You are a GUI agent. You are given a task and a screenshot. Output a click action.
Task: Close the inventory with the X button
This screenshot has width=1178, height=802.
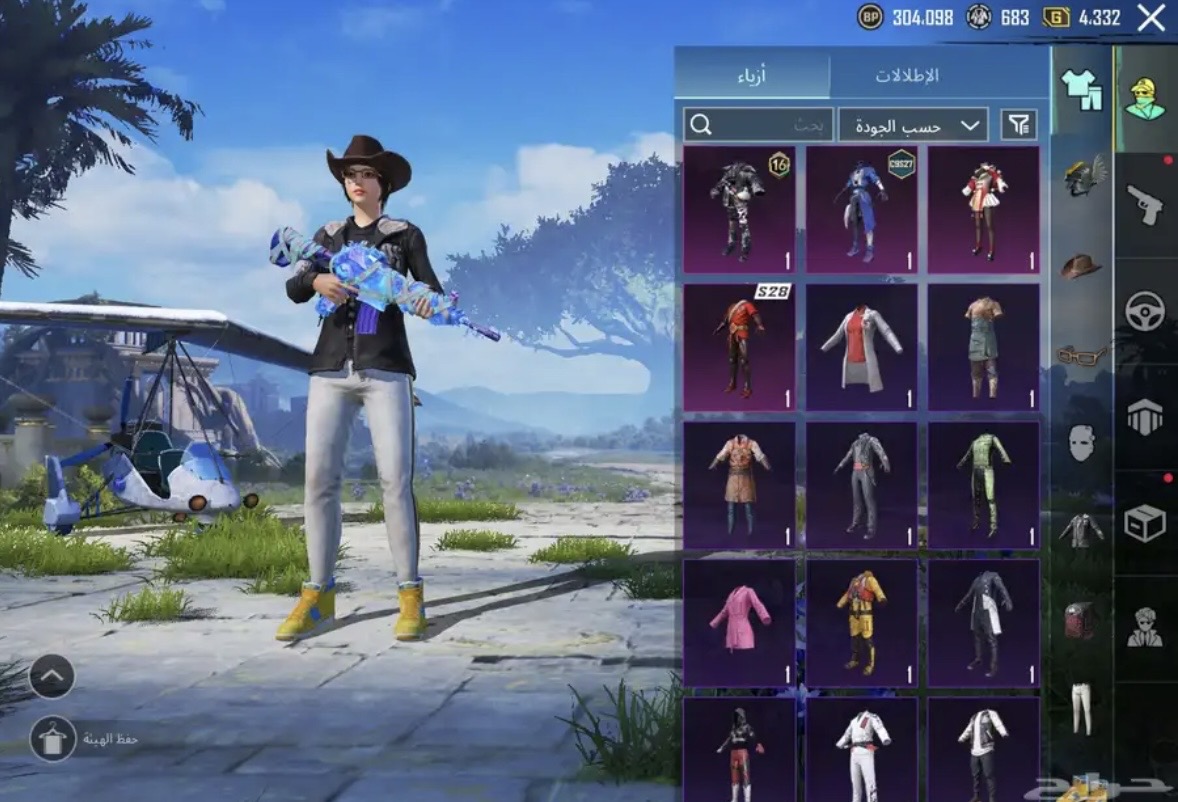[1151, 18]
